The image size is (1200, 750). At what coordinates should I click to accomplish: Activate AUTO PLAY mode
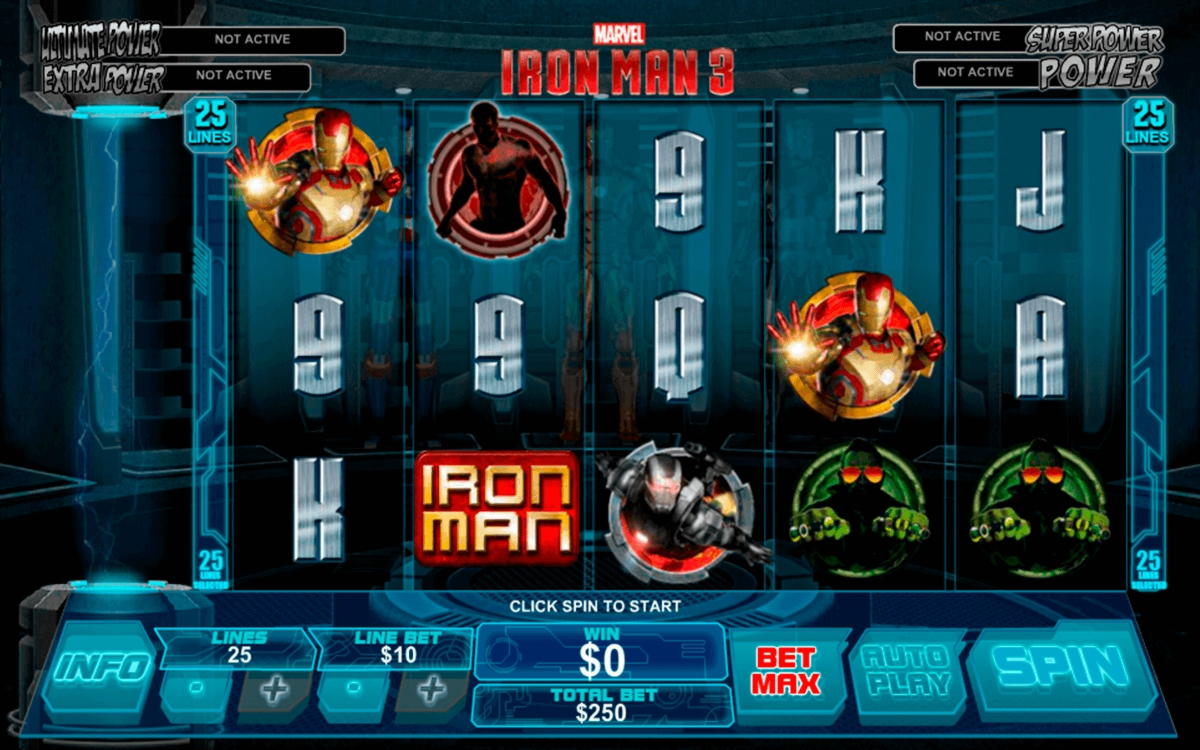point(904,670)
